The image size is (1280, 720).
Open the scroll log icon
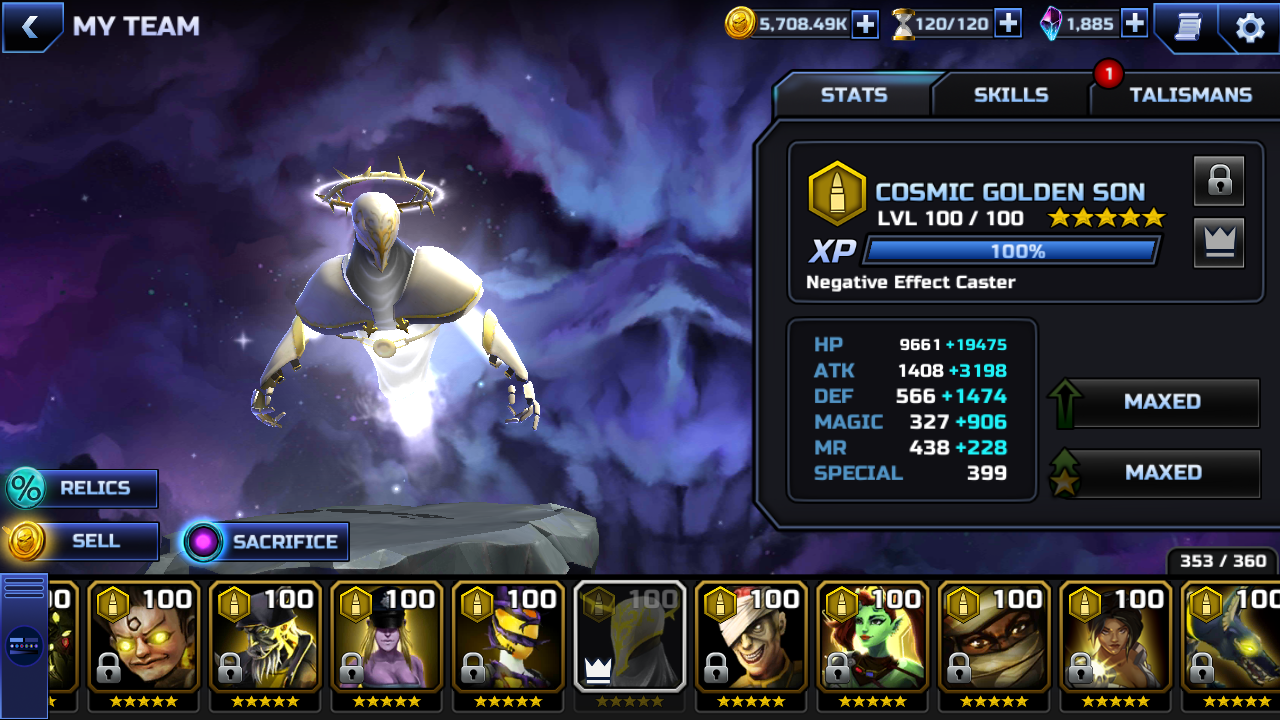[1186, 27]
